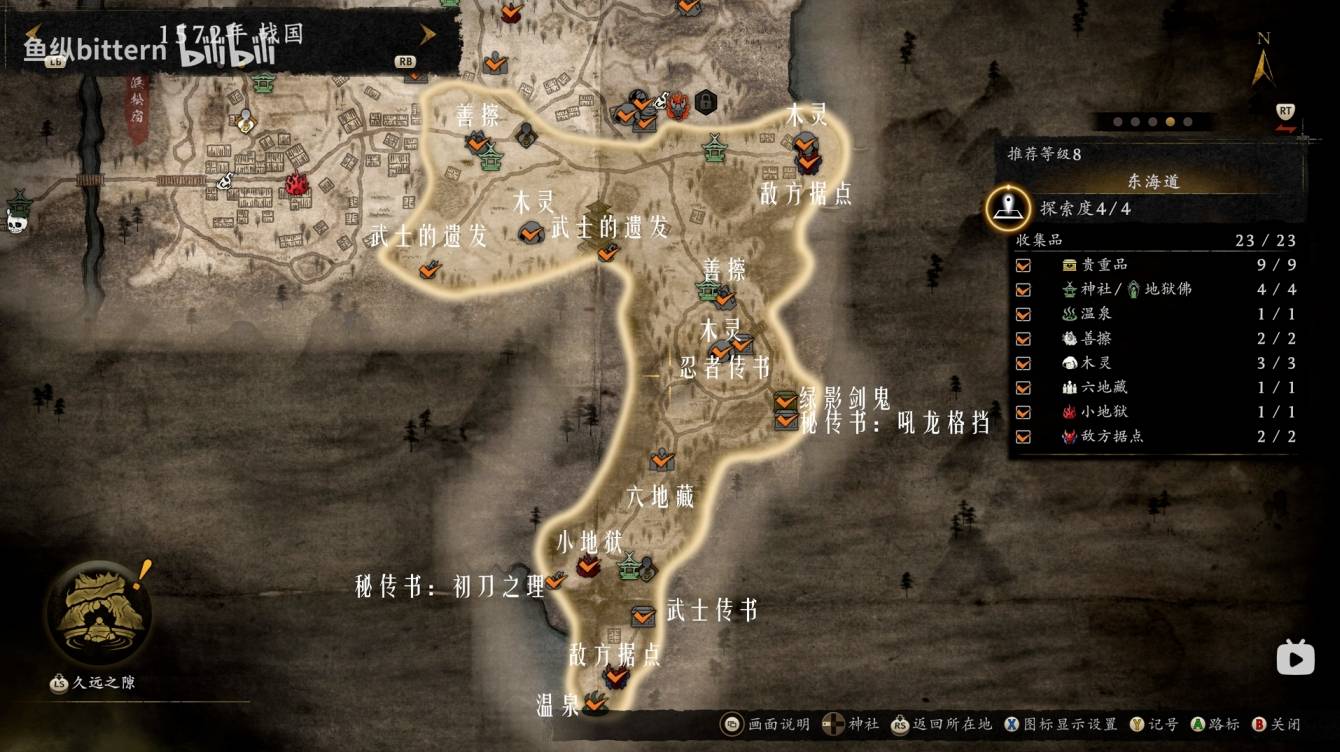
Task: Uncheck the 温泉 entry in the collectibles list
Action: (x=1023, y=314)
